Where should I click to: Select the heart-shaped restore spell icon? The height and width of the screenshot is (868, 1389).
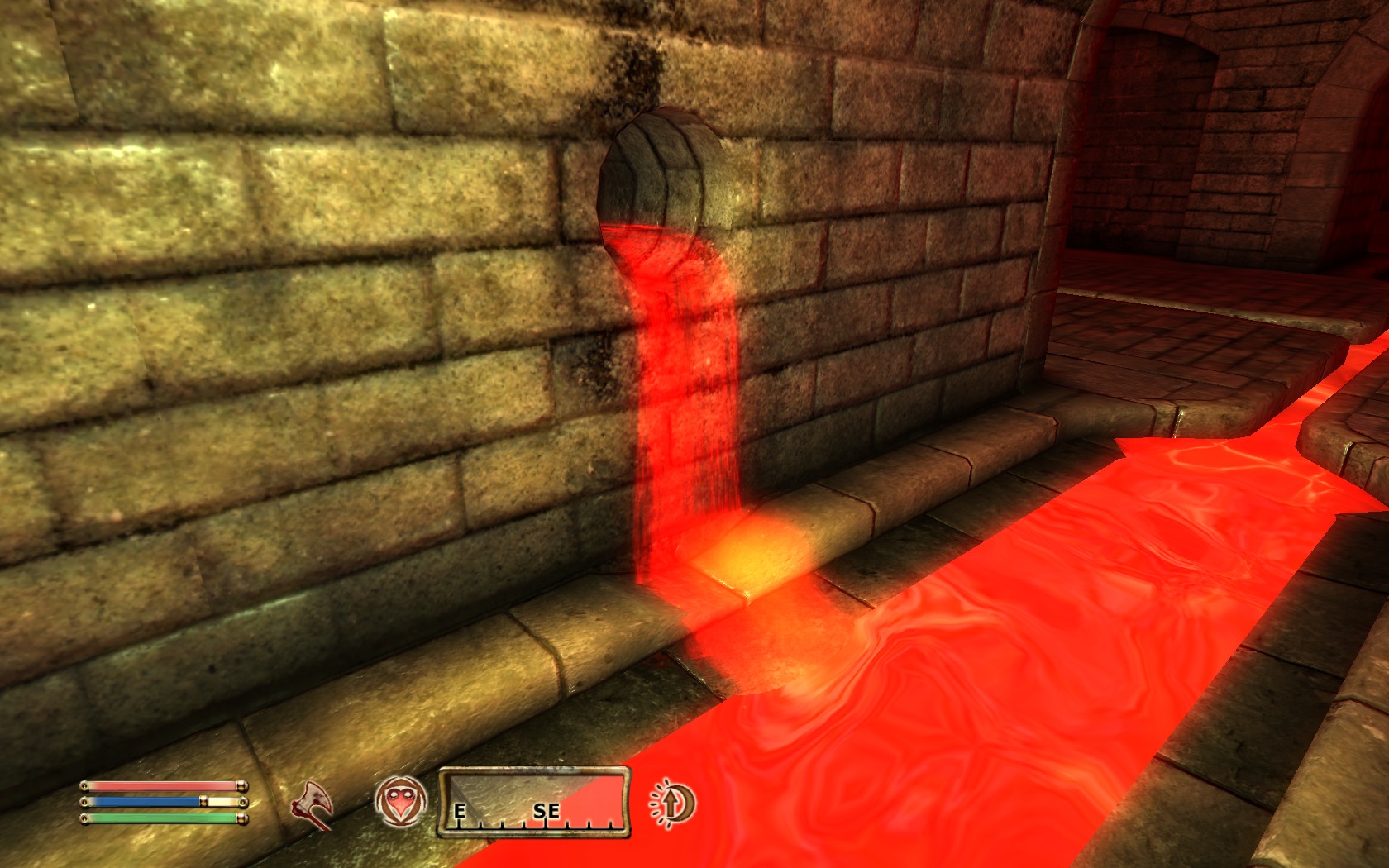click(x=401, y=802)
